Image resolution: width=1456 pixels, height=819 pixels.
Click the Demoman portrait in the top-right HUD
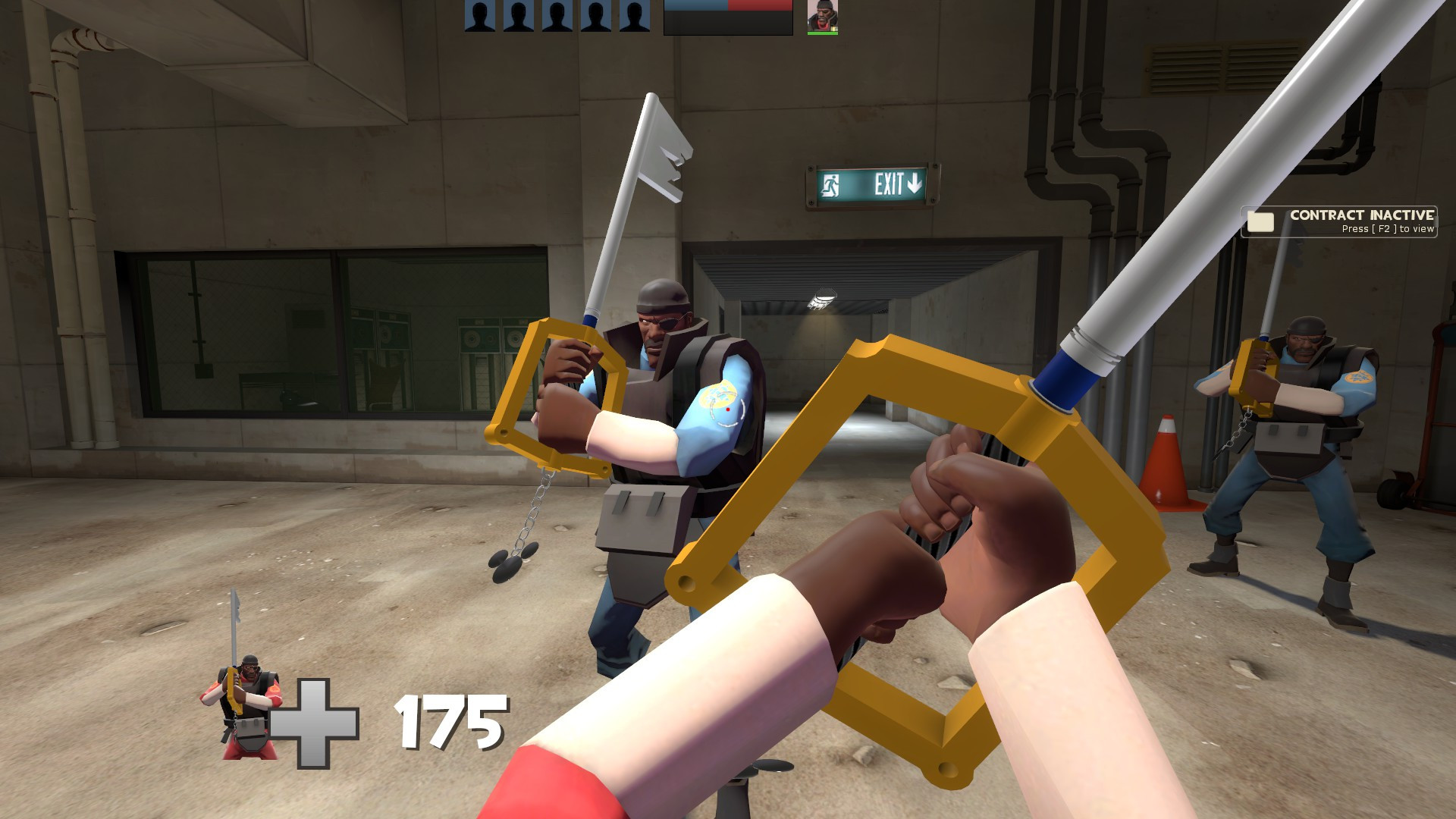point(821,17)
